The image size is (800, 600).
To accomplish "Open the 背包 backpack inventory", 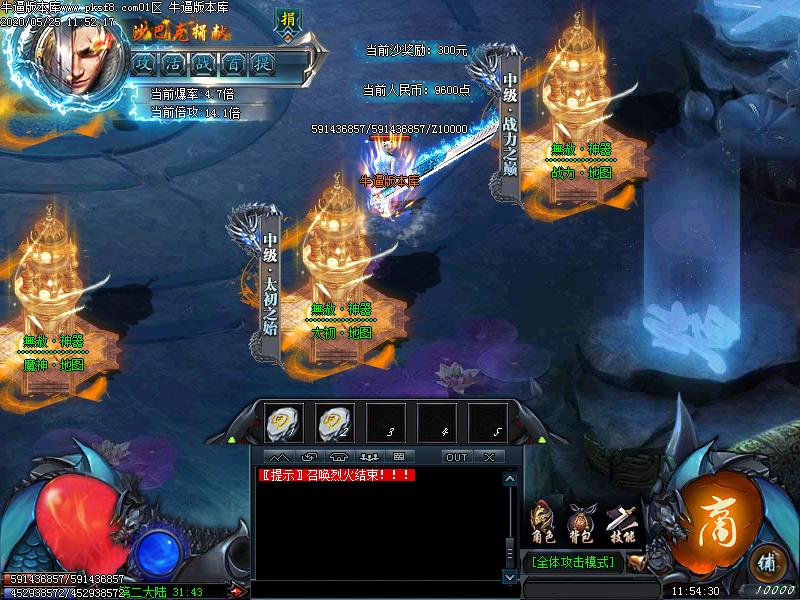I will point(580,521).
